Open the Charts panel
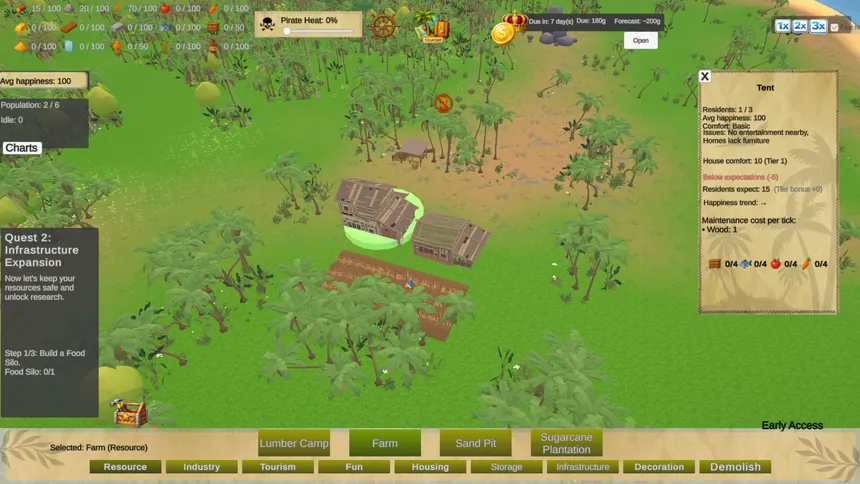Screen dimensions: 860x484 click(21, 148)
